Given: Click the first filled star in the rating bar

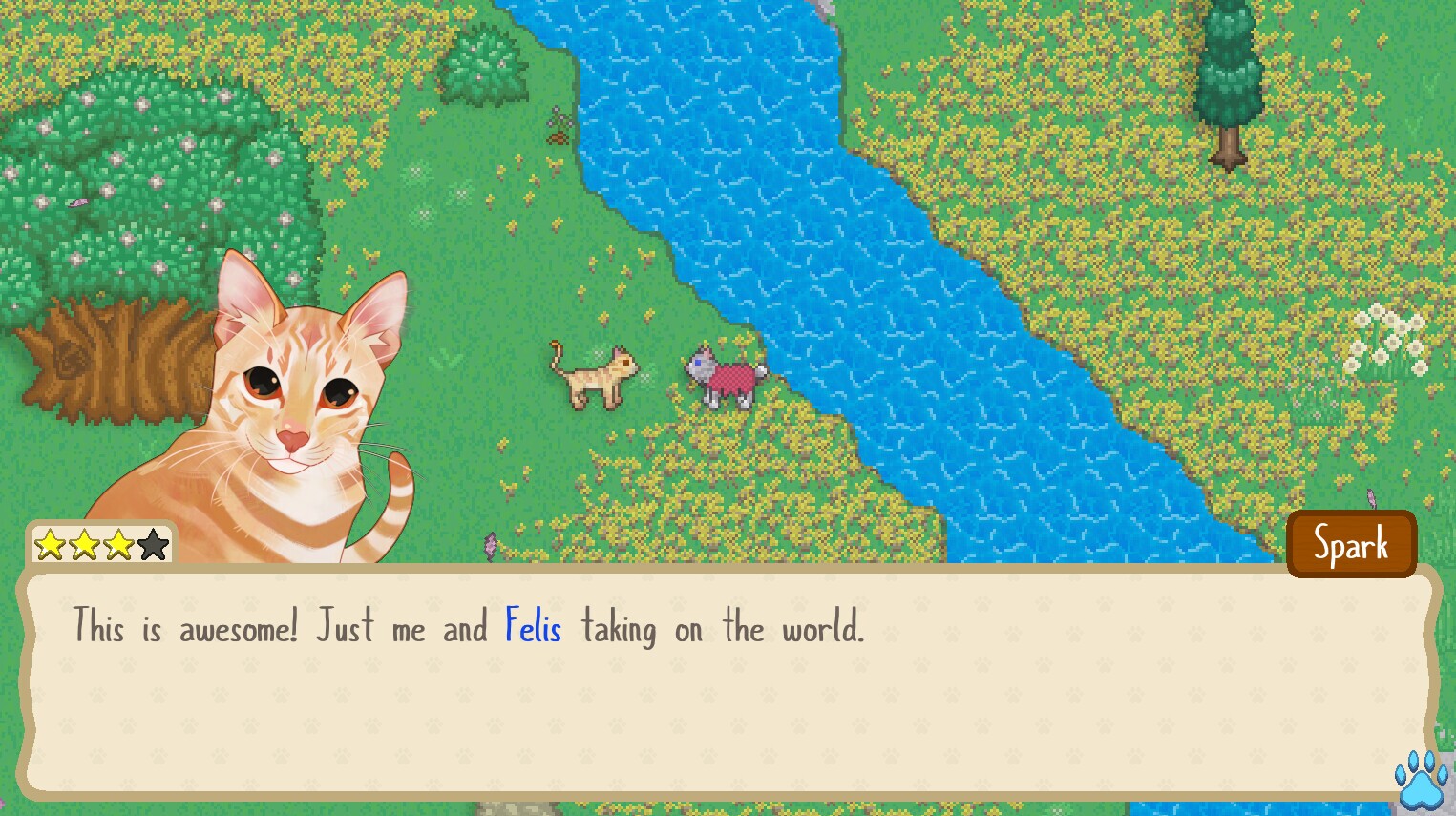Looking at the screenshot, I should tap(48, 543).
